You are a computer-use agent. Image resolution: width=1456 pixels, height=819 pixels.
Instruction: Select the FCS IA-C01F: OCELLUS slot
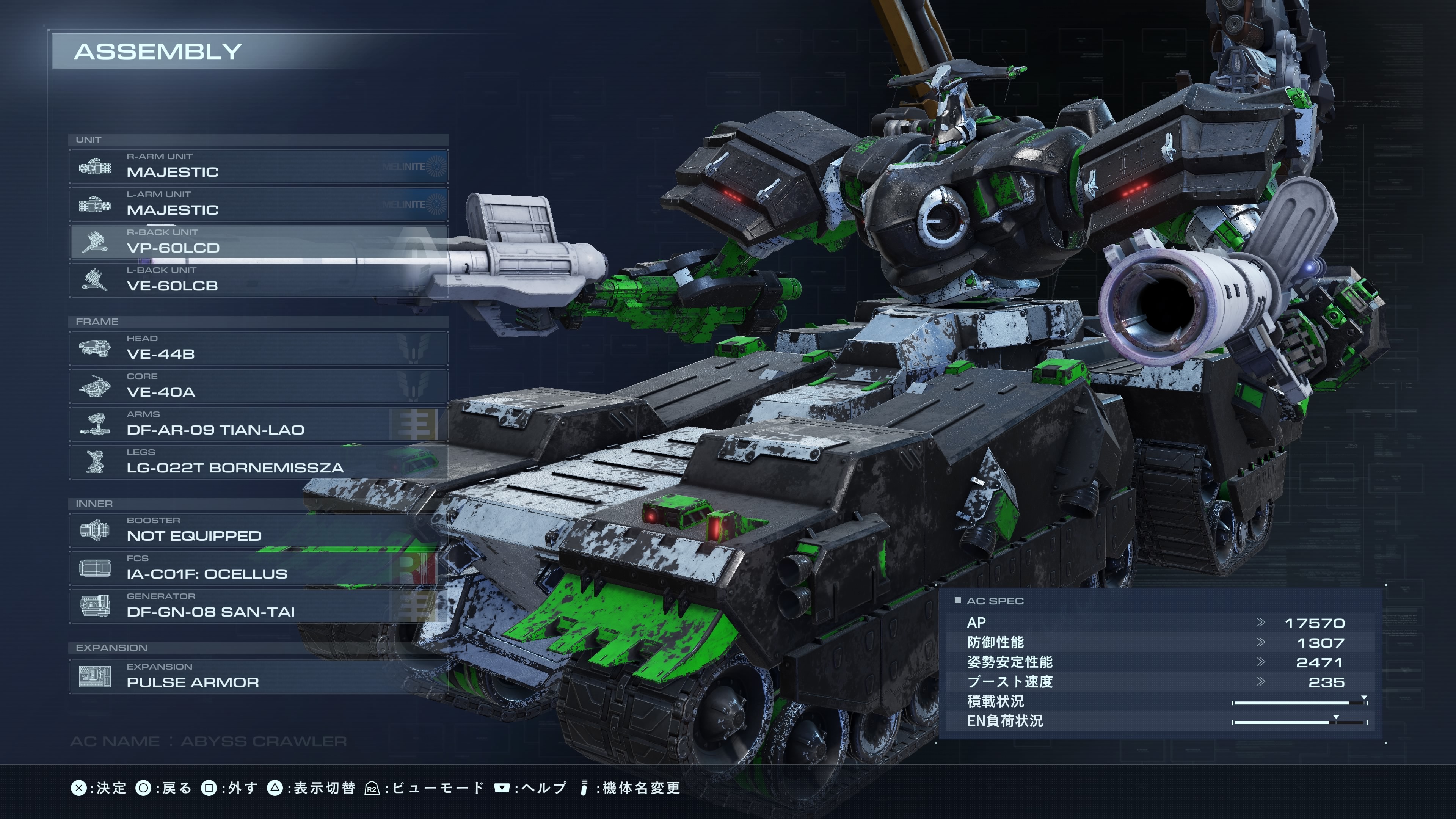tap(258, 568)
